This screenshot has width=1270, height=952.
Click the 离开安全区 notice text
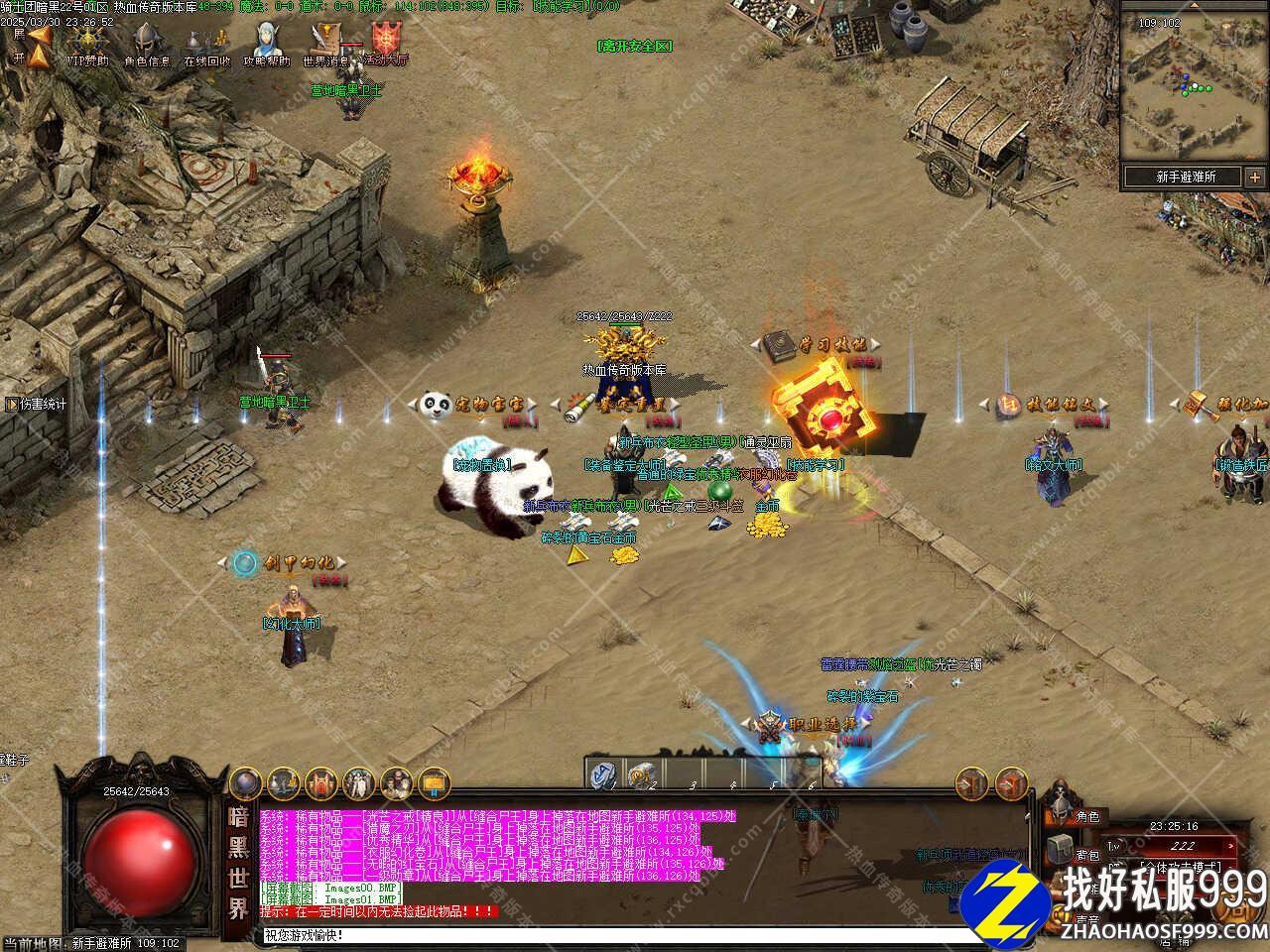pos(635,46)
